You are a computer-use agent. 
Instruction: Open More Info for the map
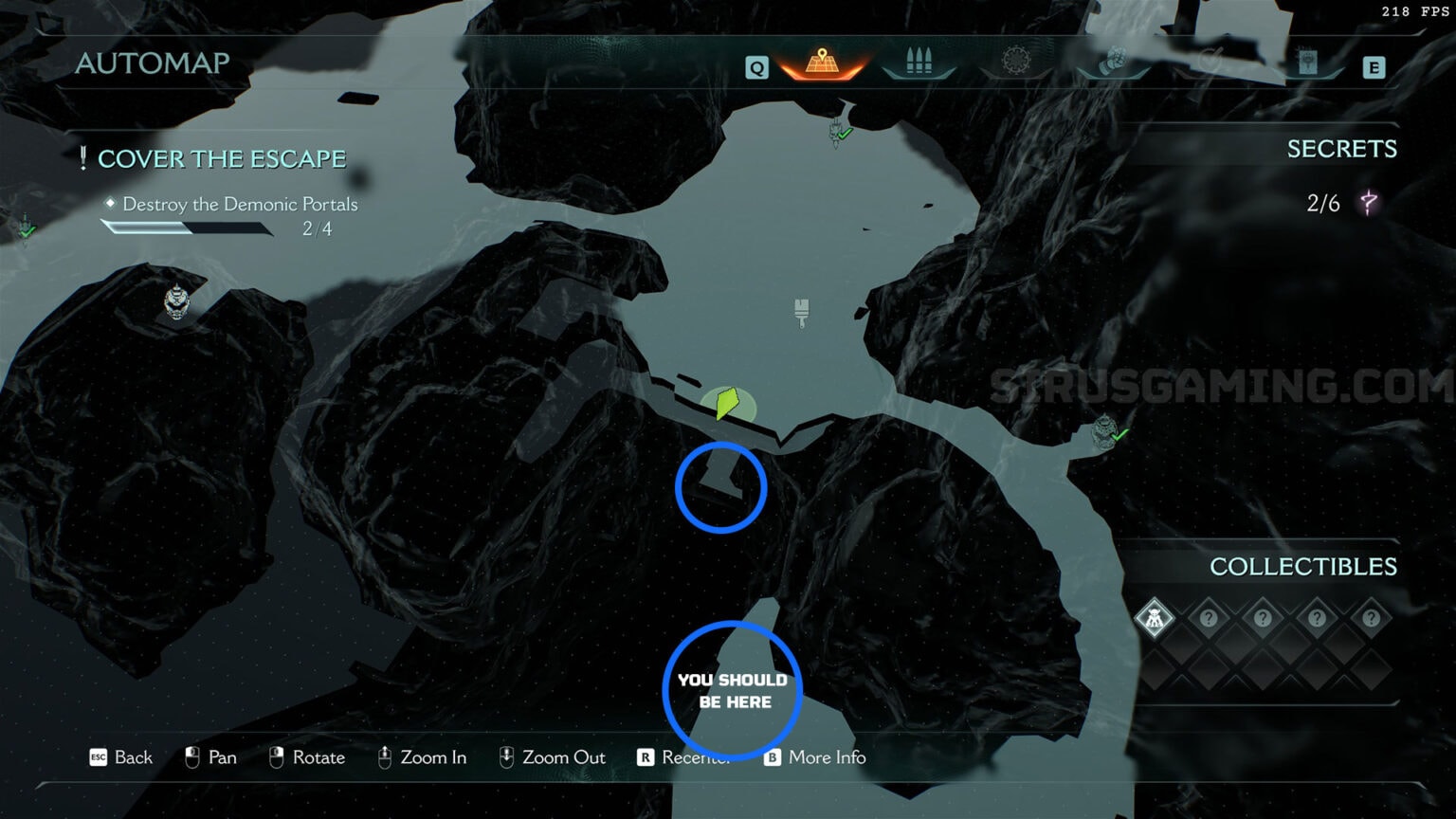815,757
